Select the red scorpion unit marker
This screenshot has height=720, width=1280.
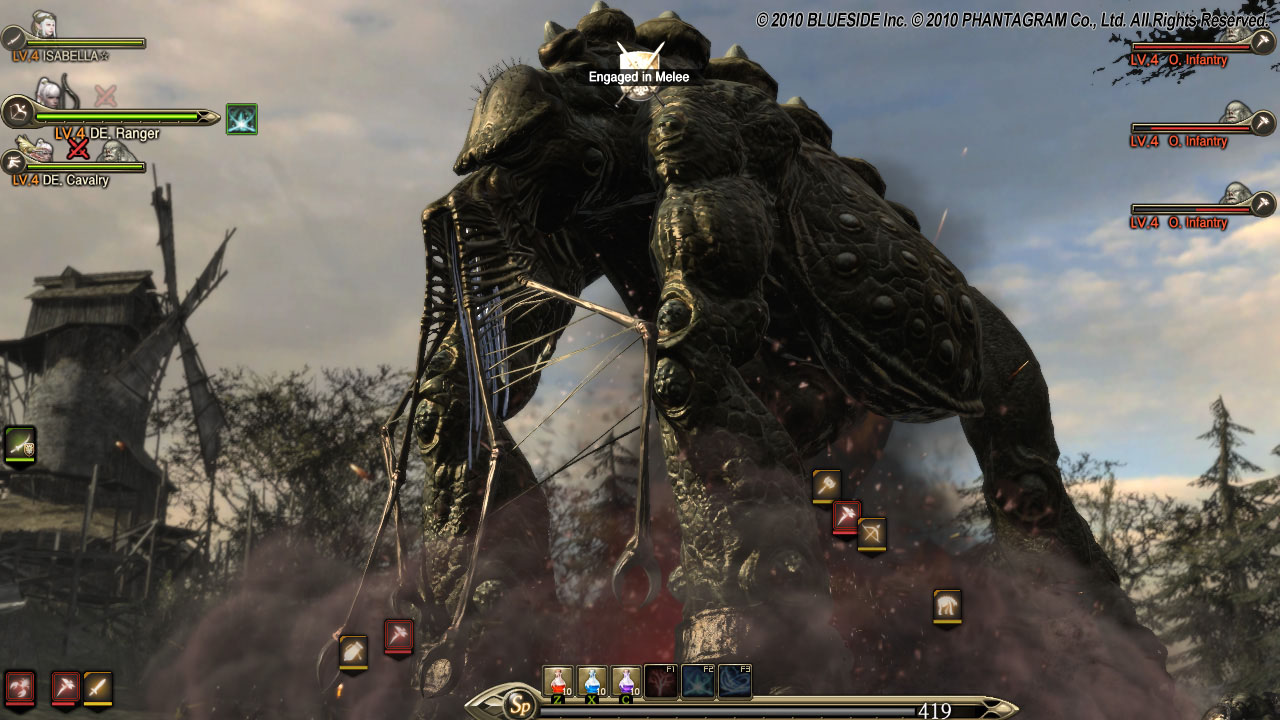20,687
